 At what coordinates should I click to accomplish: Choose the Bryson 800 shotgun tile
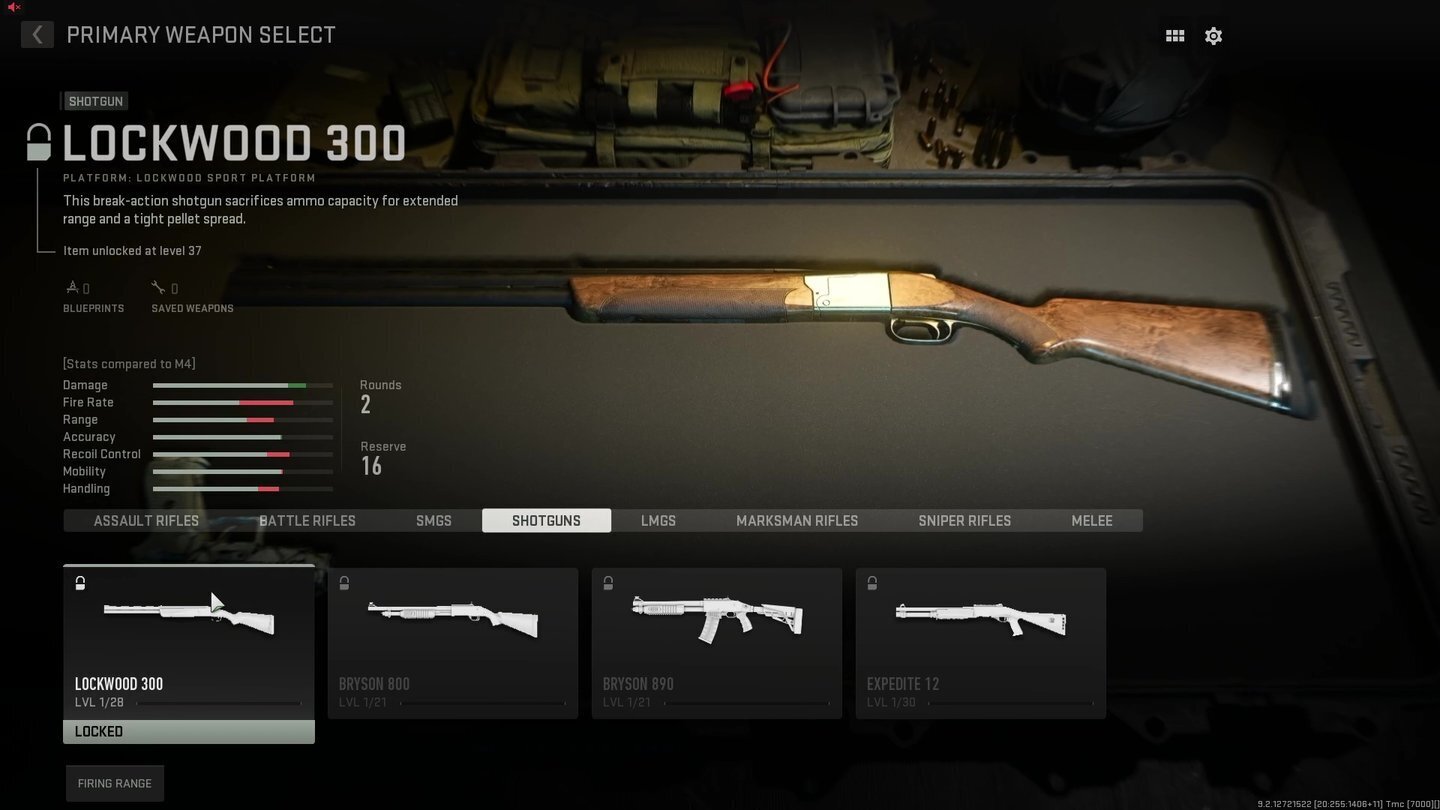(453, 642)
